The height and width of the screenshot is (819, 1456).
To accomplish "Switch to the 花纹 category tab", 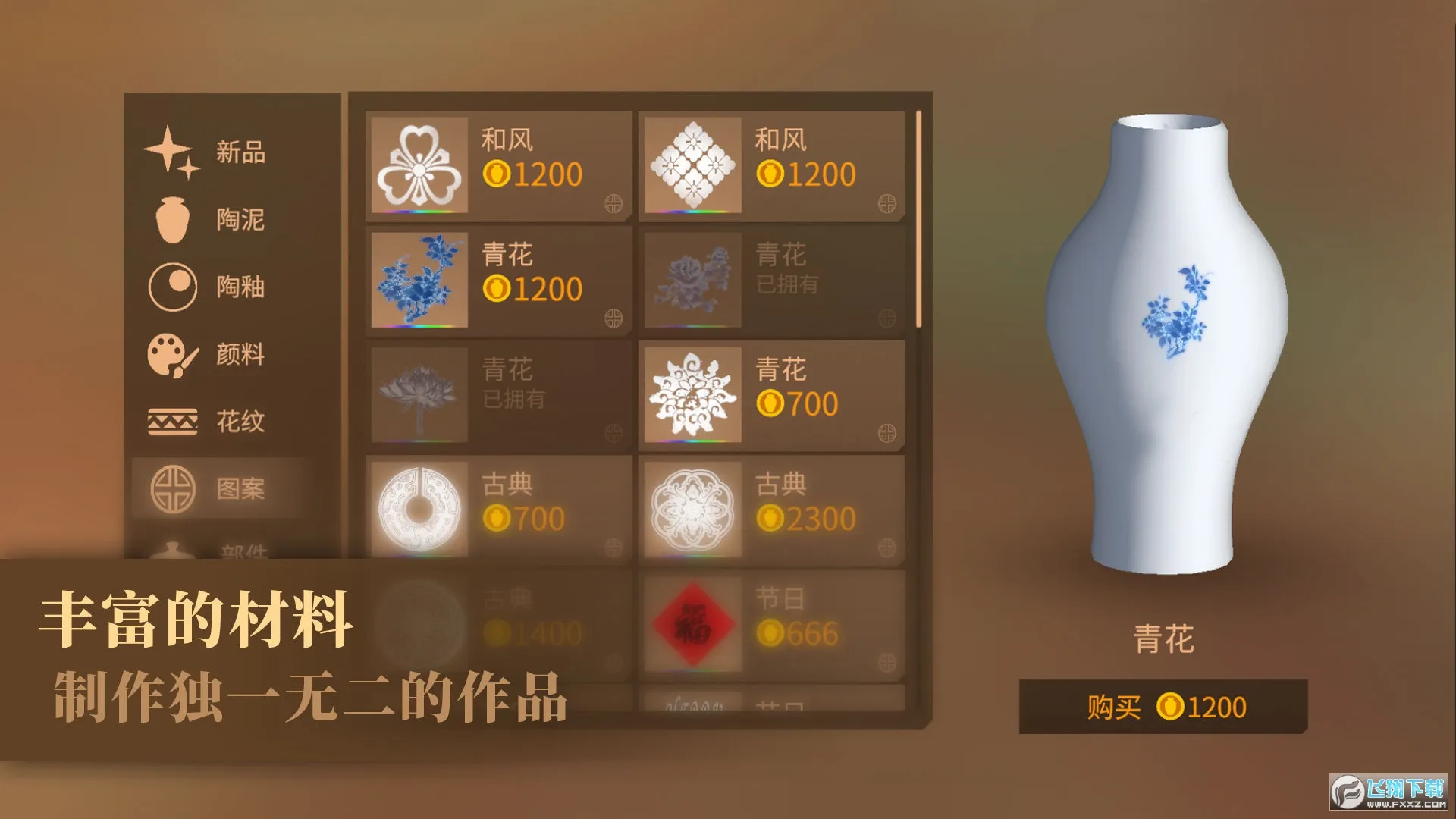I will click(240, 423).
